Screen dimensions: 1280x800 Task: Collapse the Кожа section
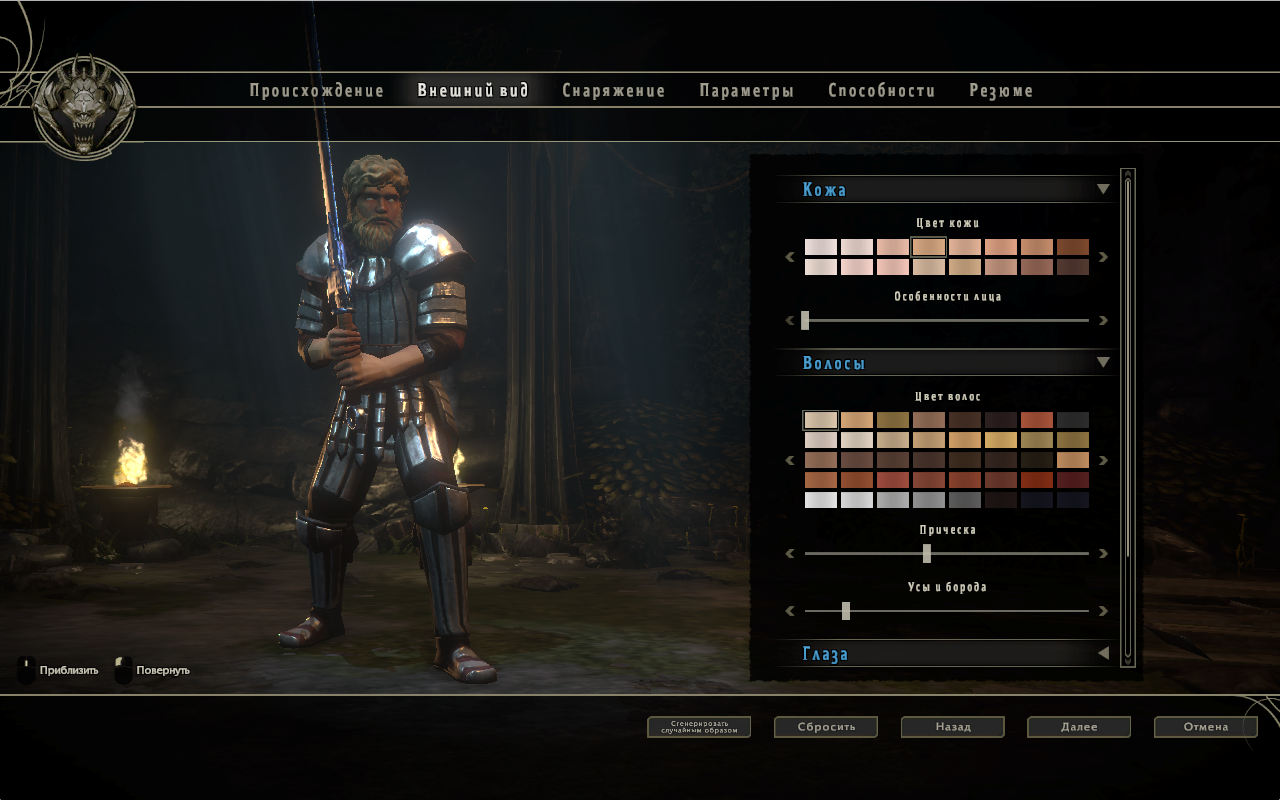click(1103, 189)
